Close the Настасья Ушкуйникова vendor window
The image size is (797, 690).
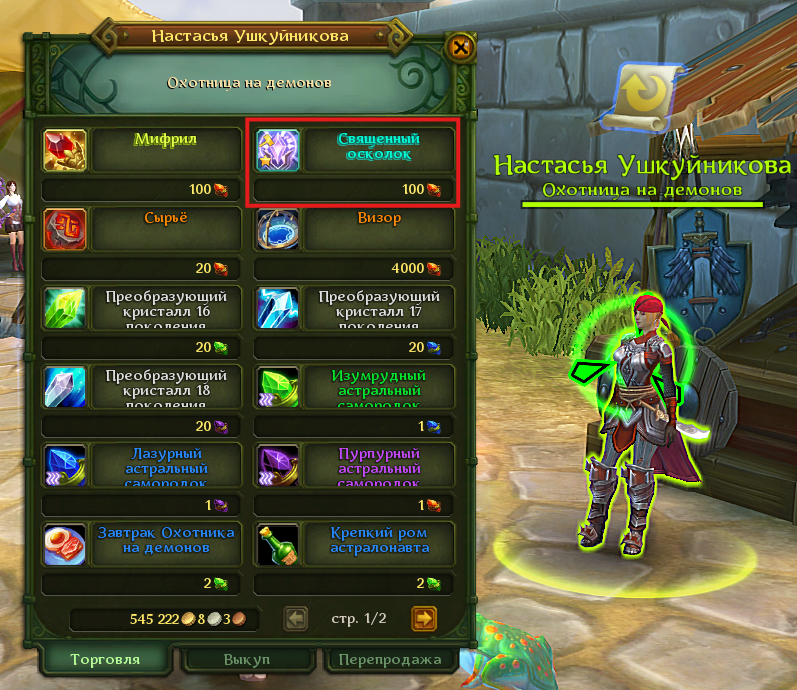[x=460, y=47]
